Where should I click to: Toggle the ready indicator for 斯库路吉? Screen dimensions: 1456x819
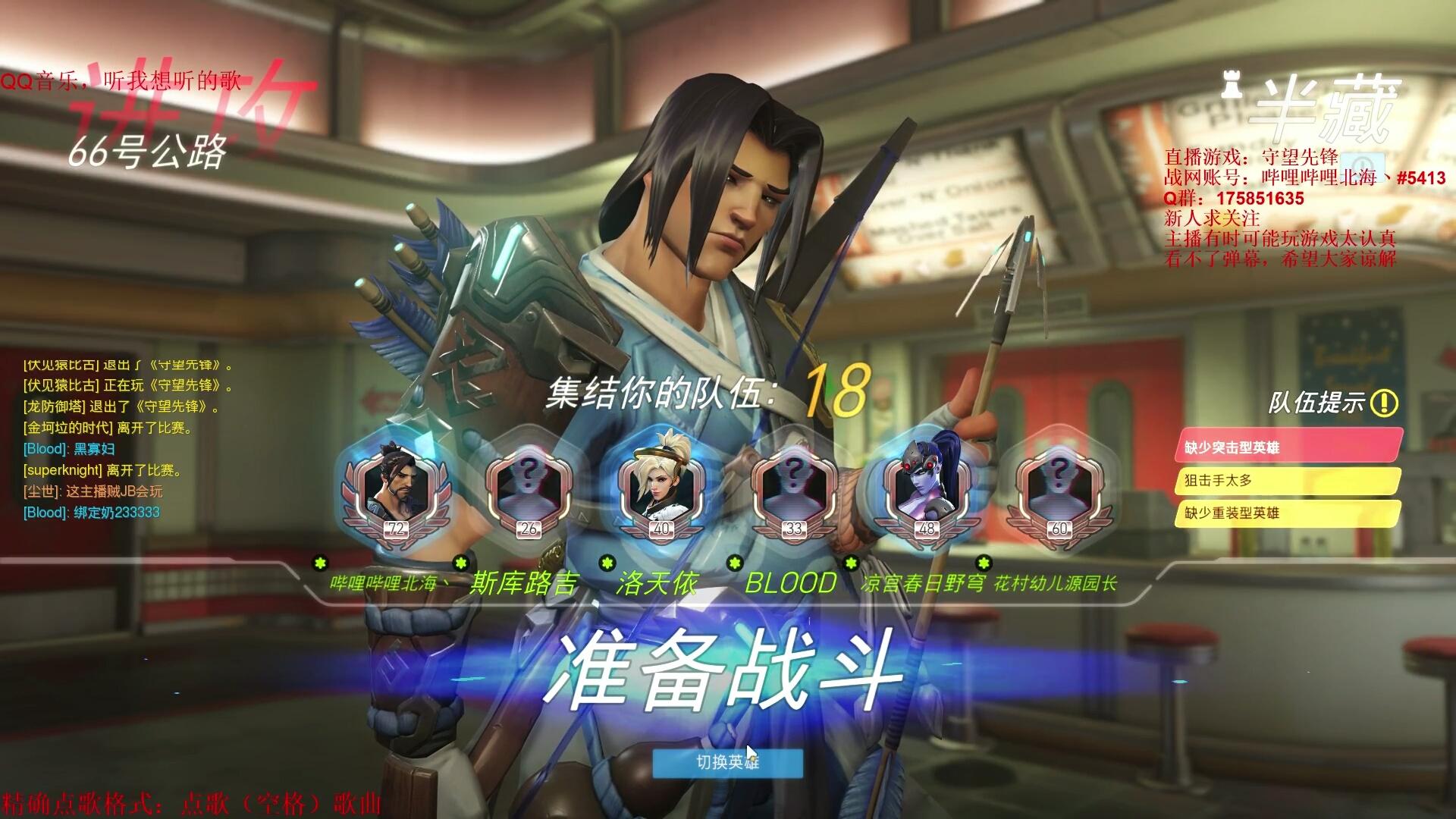pyautogui.click(x=459, y=563)
